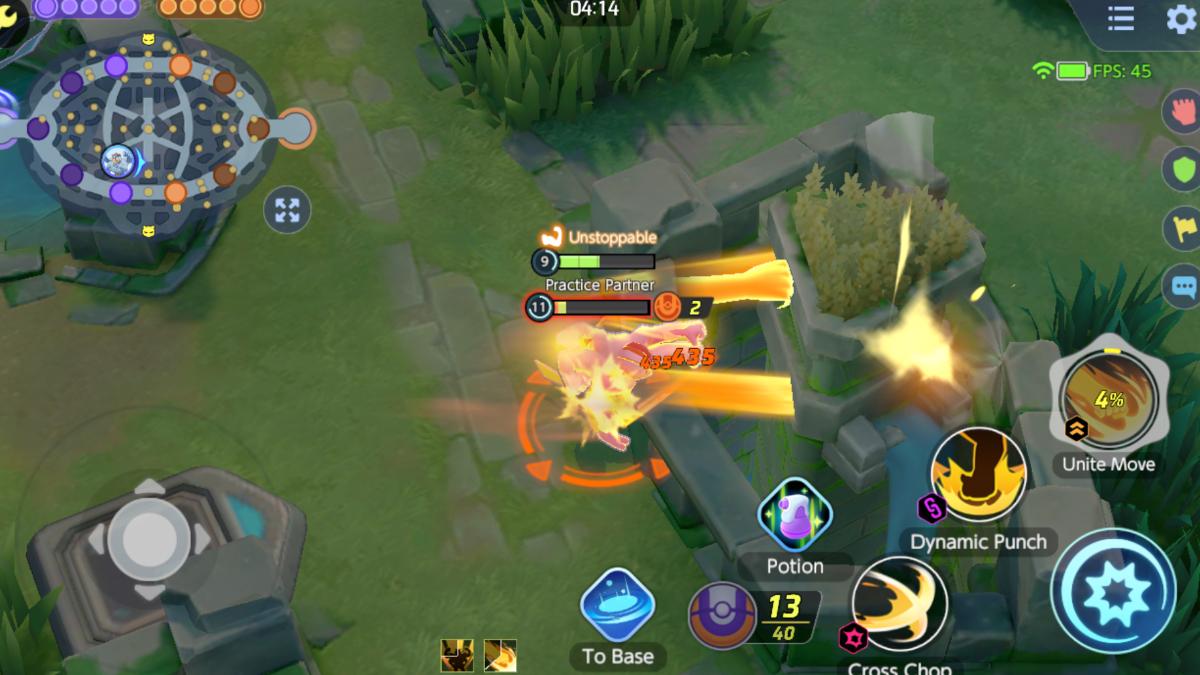This screenshot has width=1200, height=675.
Task: Open the scoreboard list menu
Action: tap(1120, 19)
